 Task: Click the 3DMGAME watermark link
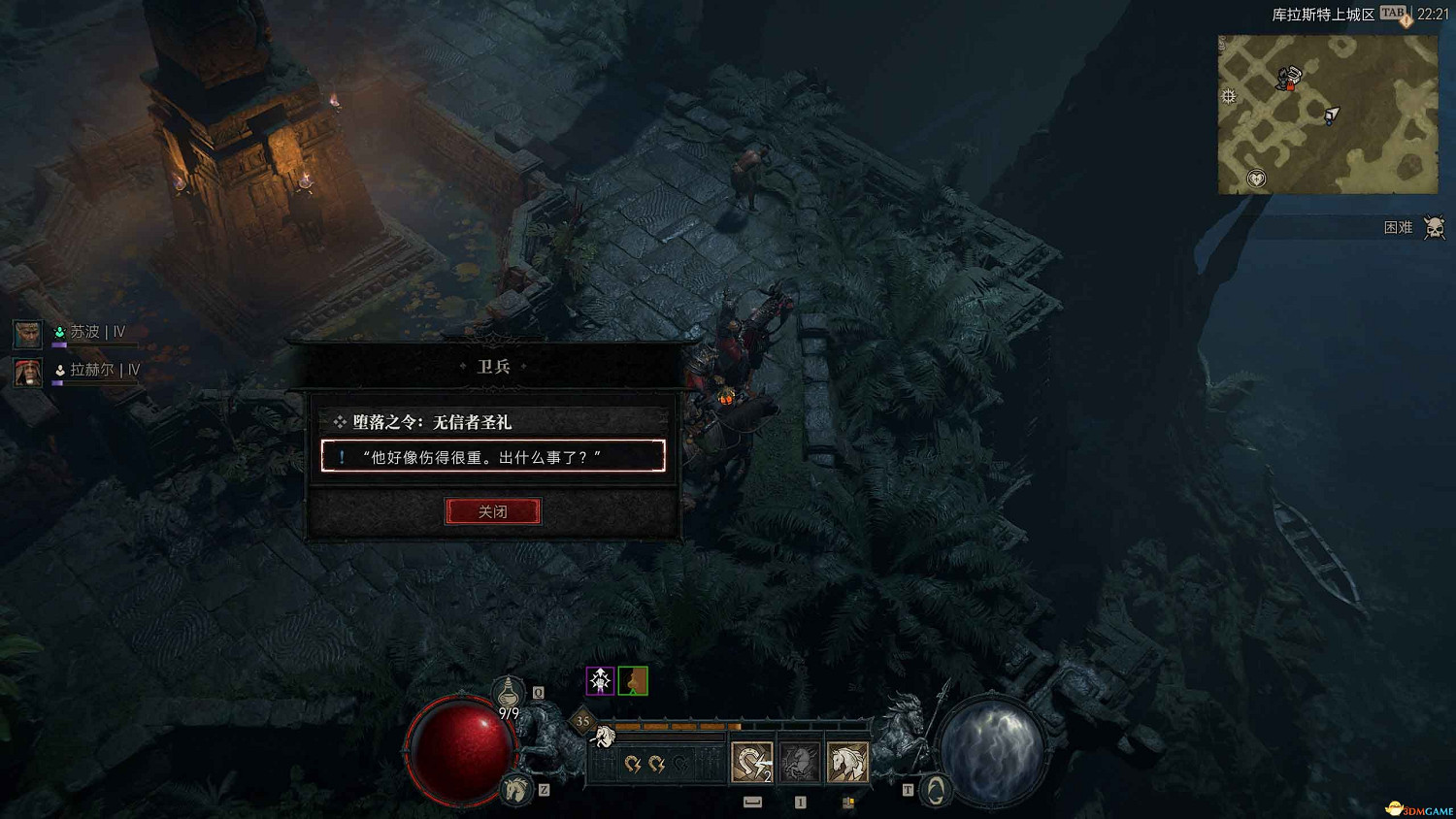pos(1415,806)
